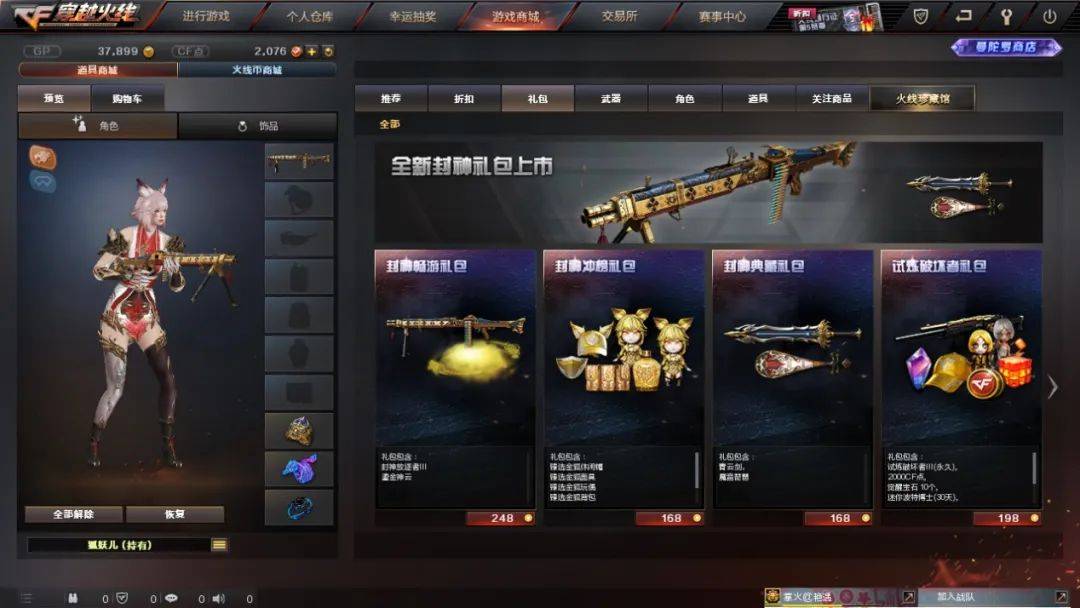Click the power icon to exit
The width and height of the screenshot is (1080, 608).
(x=1049, y=16)
